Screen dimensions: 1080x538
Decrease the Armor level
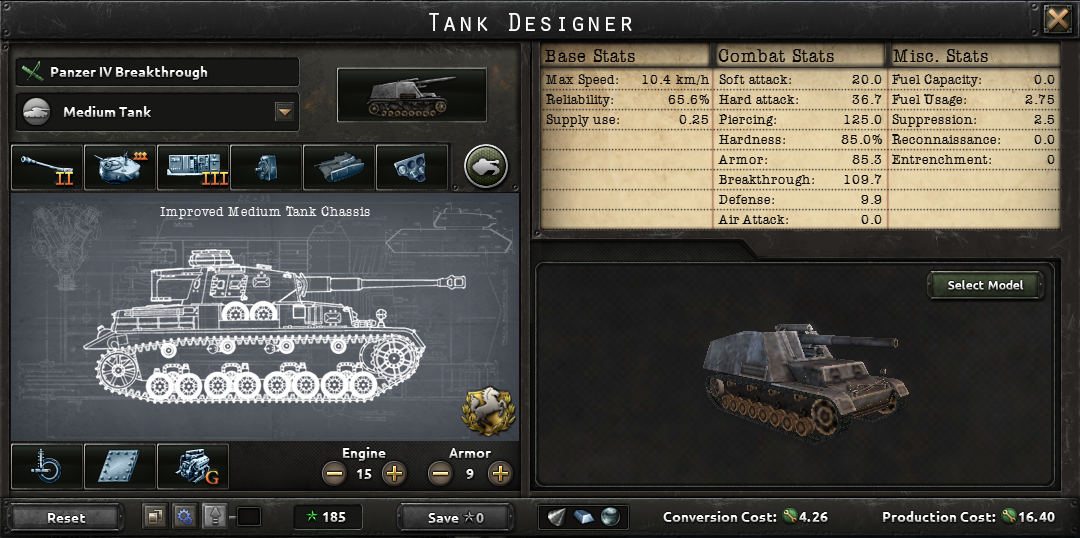tap(440, 474)
